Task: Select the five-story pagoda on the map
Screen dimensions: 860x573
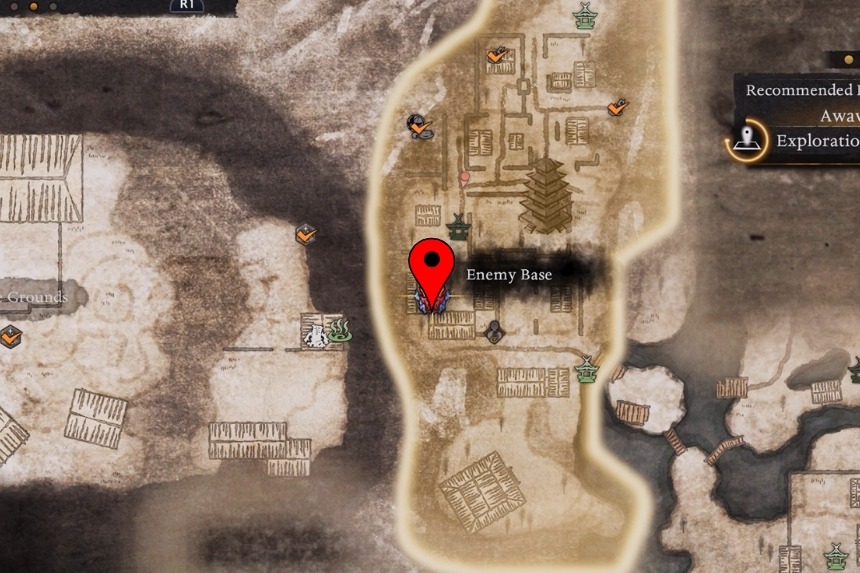Action: click(x=545, y=195)
